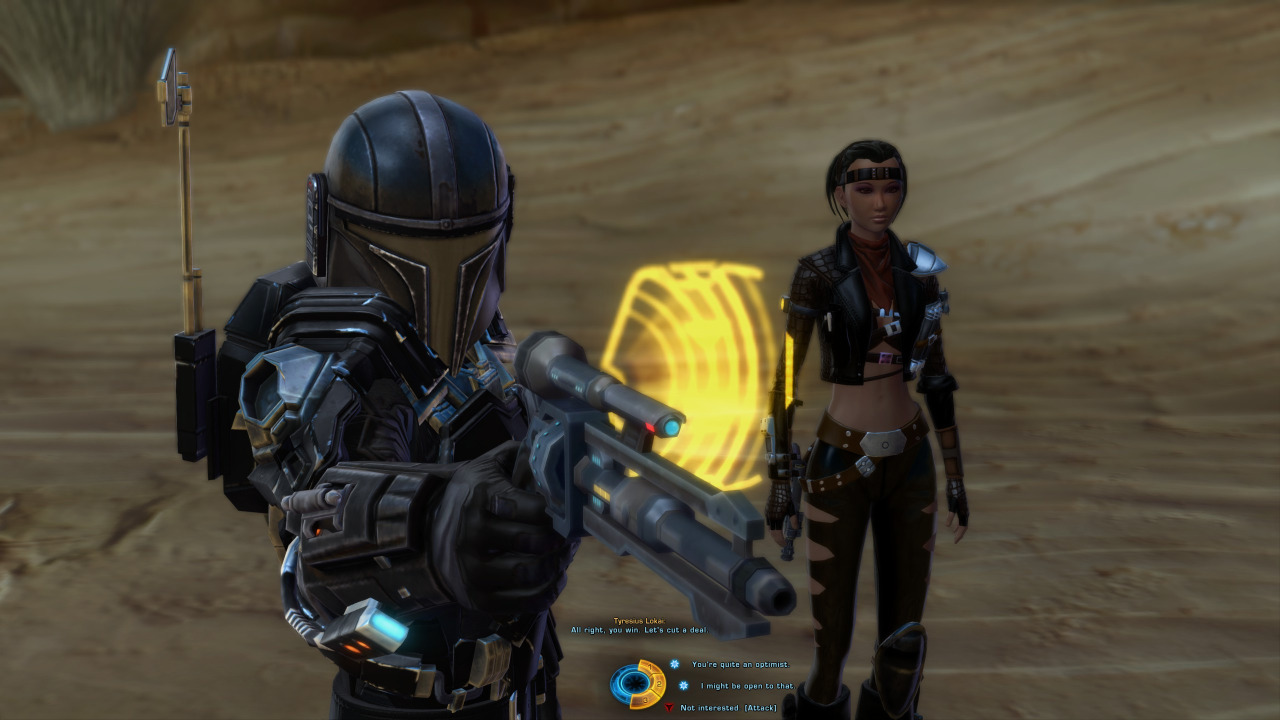This screenshot has width=1280, height=720.
Task: Click the frost icon next to "I might be open to that"
Action: point(683,685)
